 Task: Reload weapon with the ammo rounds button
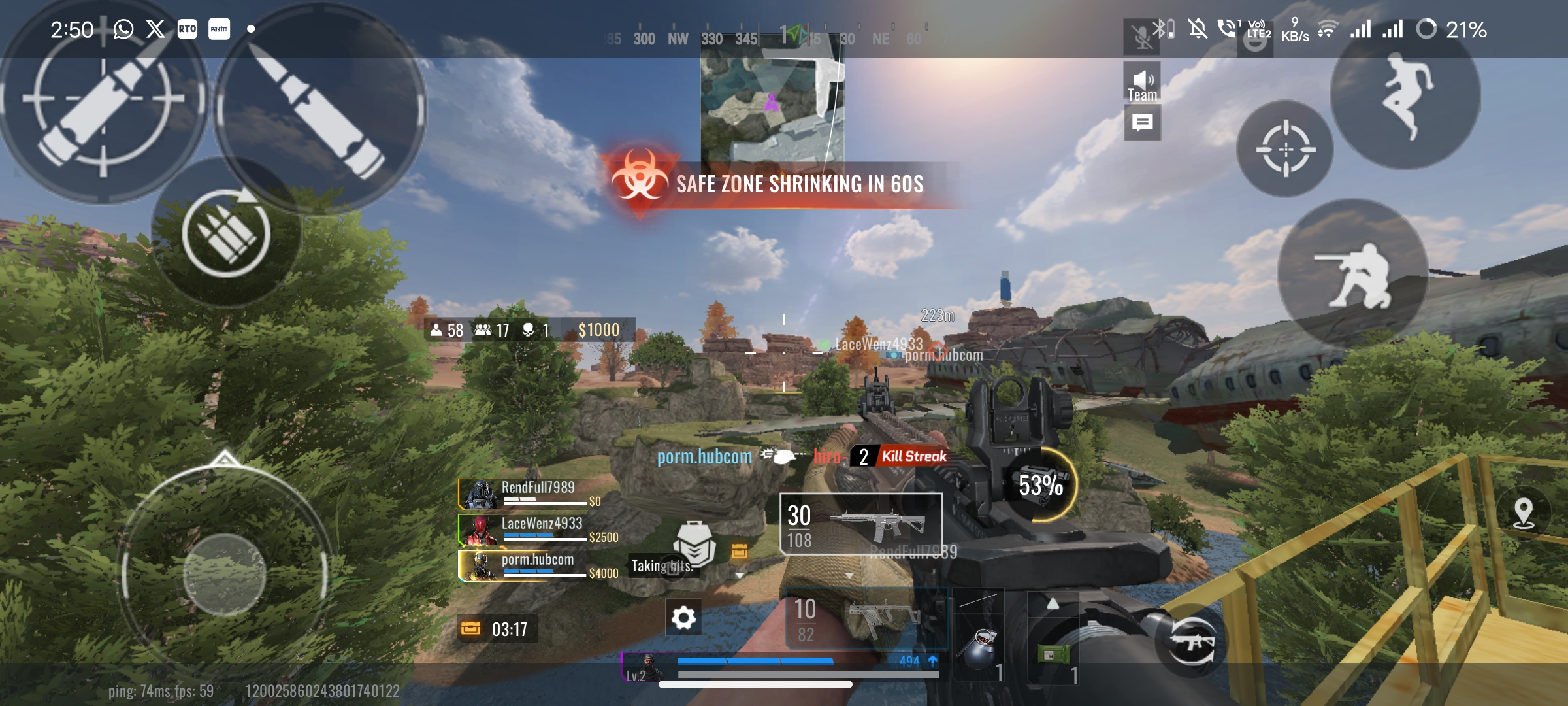[x=226, y=233]
